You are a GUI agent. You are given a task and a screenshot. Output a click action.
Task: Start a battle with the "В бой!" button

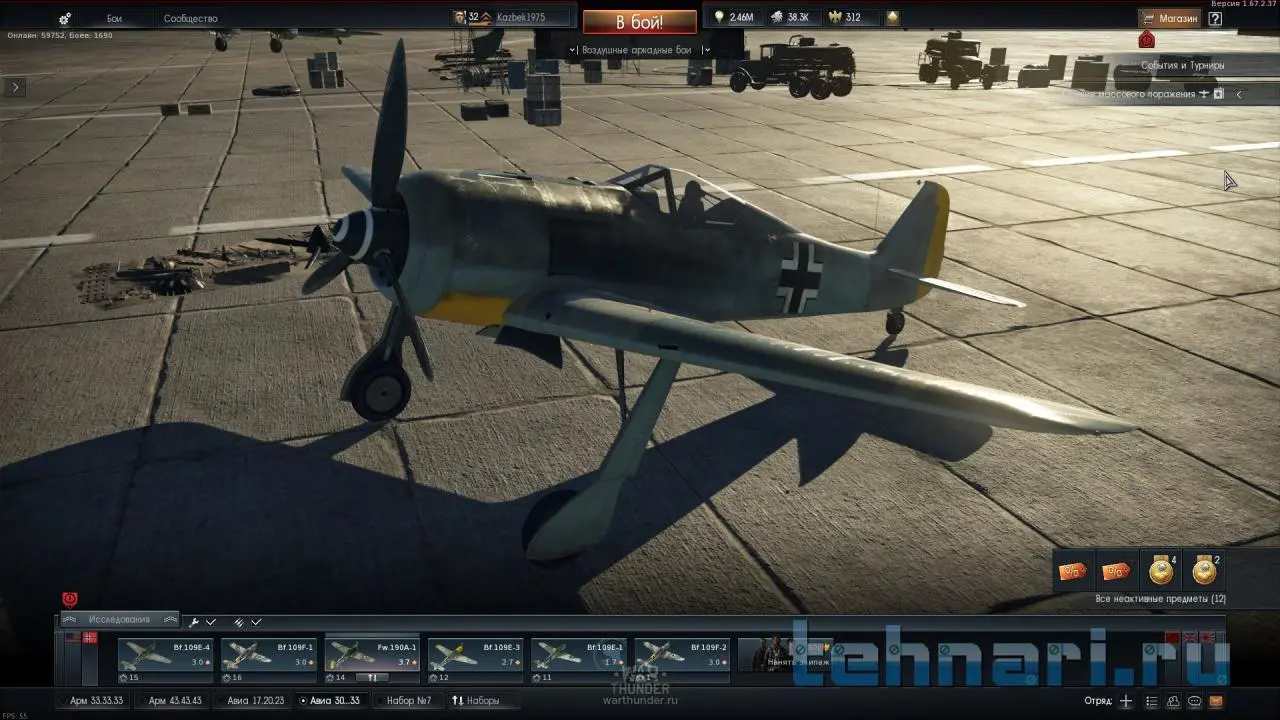click(x=639, y=21)
